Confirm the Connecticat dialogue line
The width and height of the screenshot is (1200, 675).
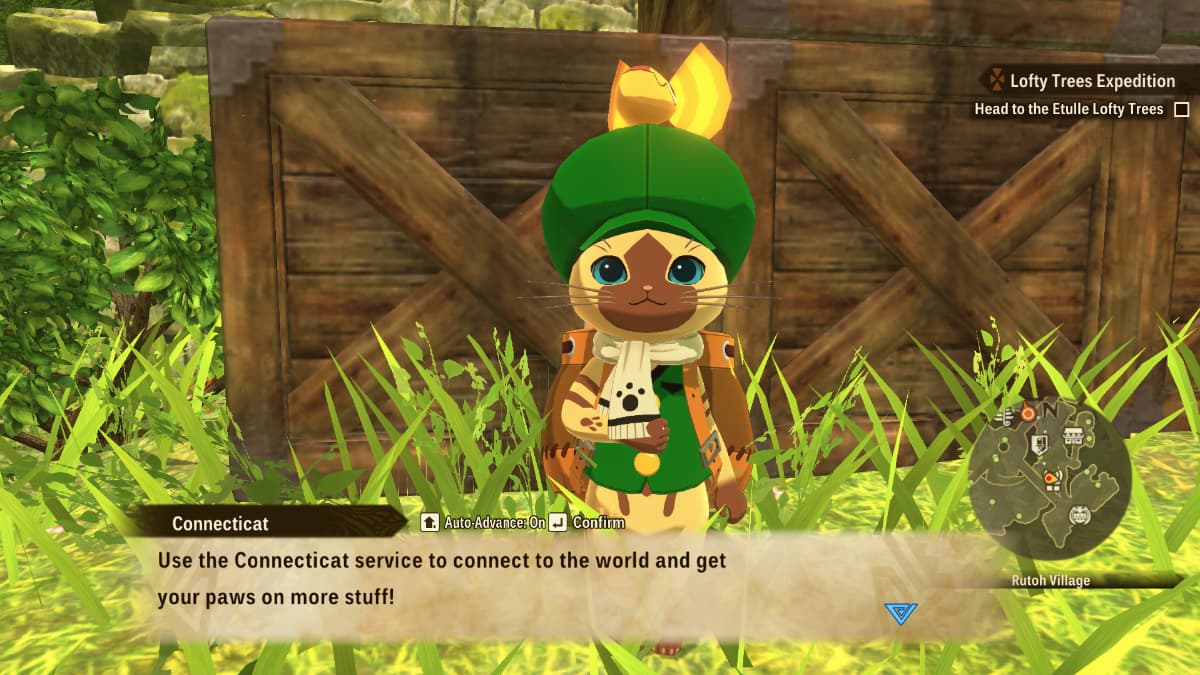pos(590,522)
